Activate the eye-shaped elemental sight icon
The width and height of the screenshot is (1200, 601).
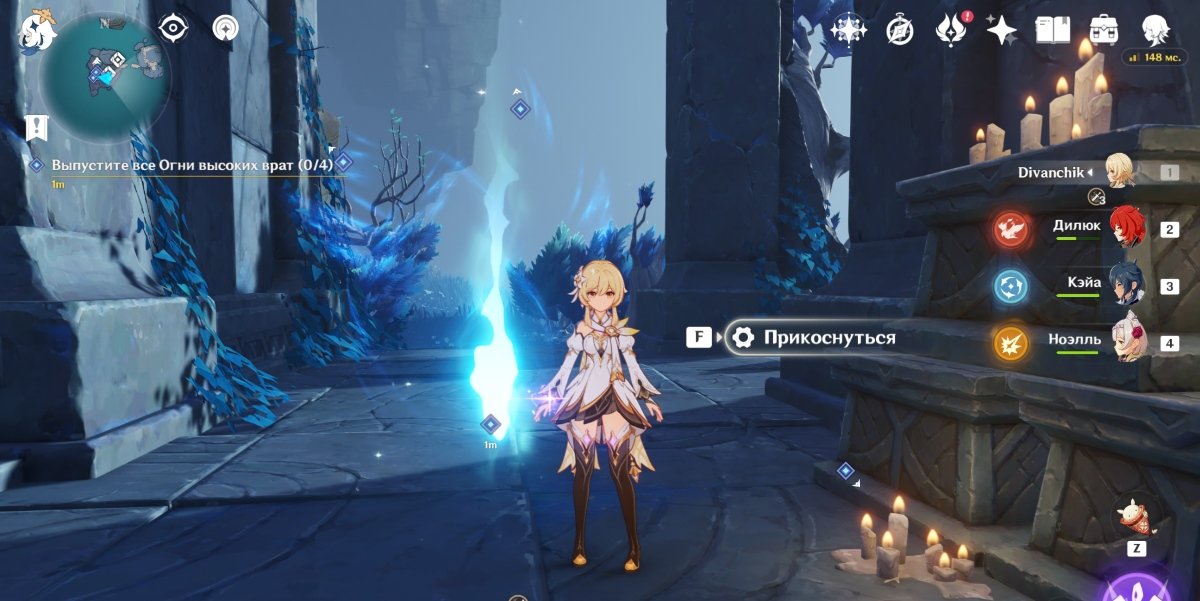pos(174,28)
